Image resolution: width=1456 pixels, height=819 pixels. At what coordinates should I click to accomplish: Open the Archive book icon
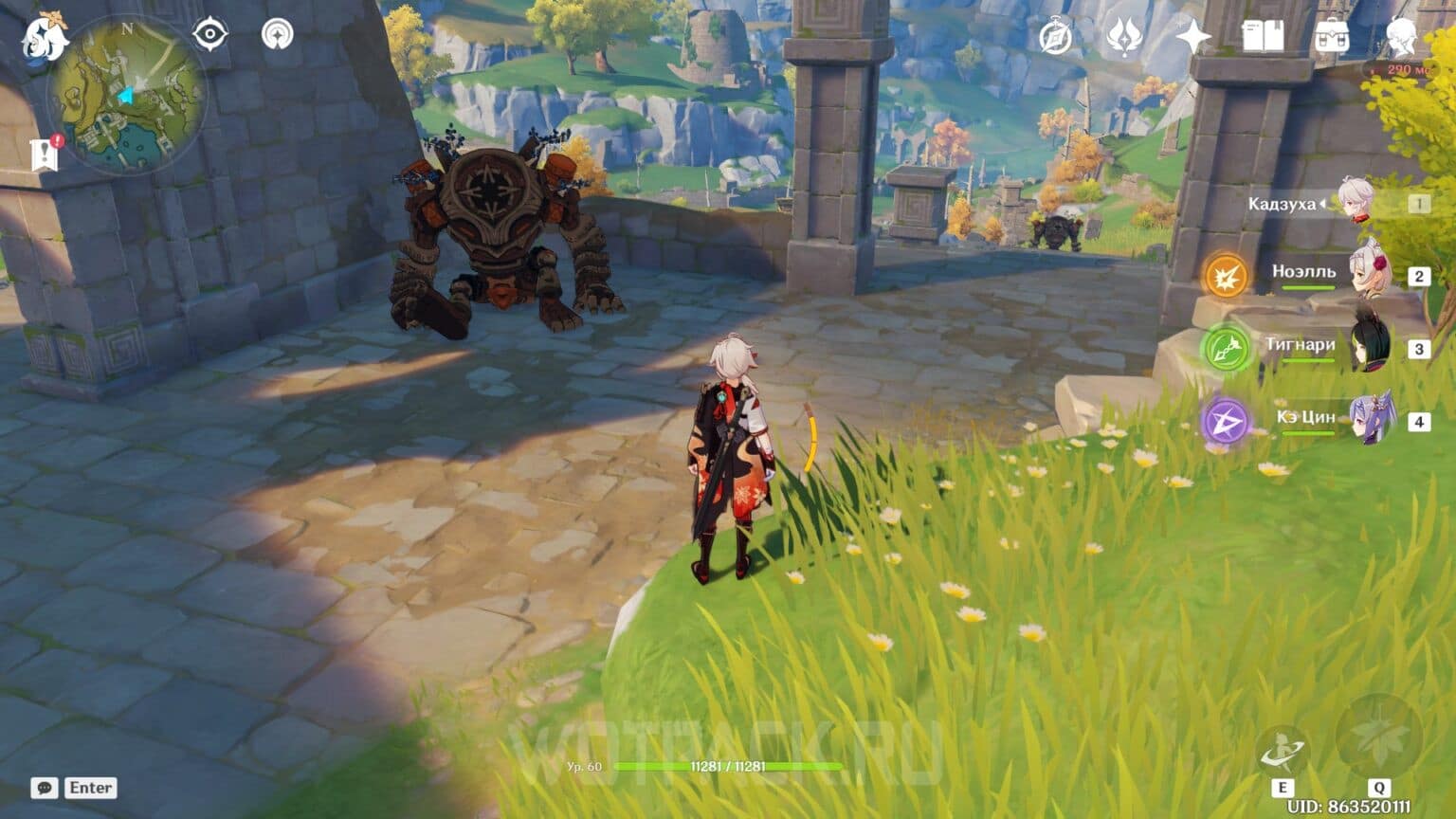(1261, 36)
